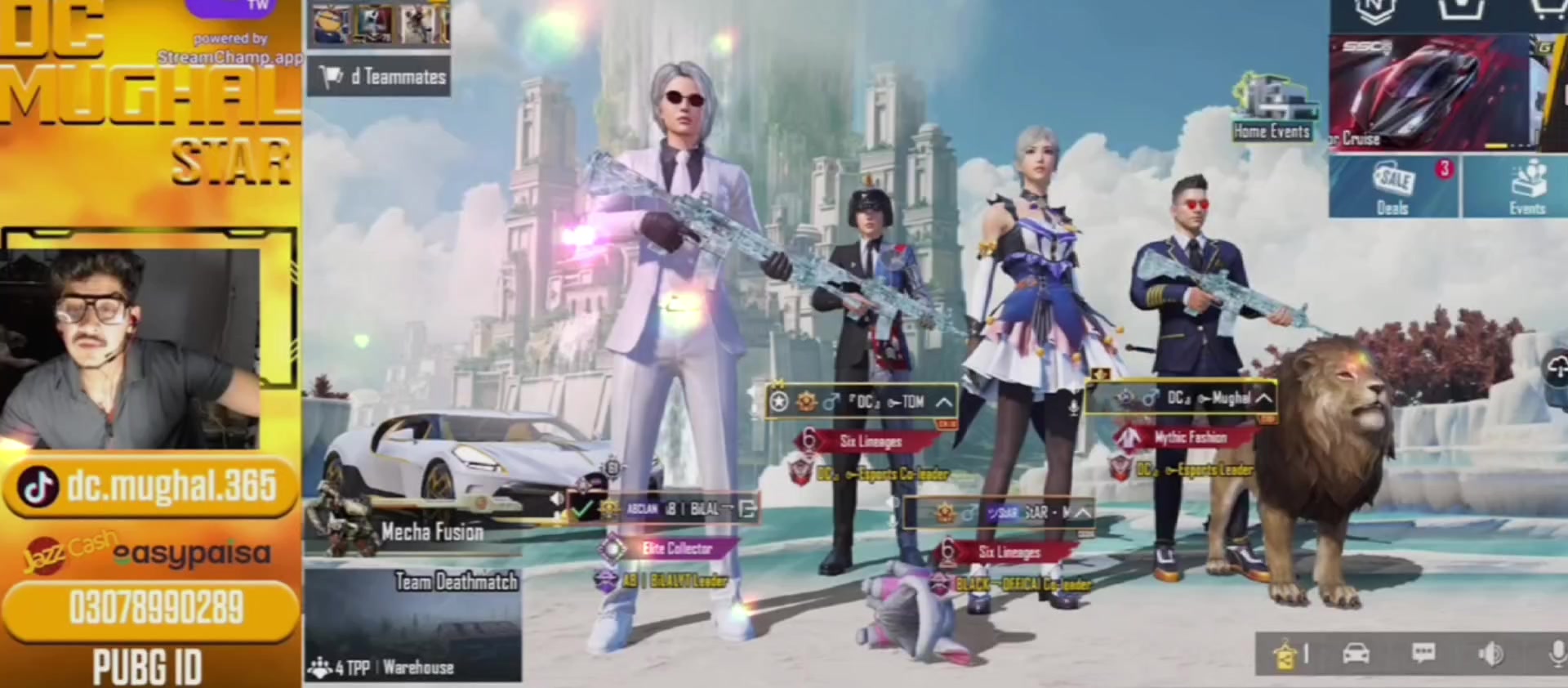Click the exit icon on BiLAL's nameplate
This screenshot has height=688, width=1568.
point(746,509)
